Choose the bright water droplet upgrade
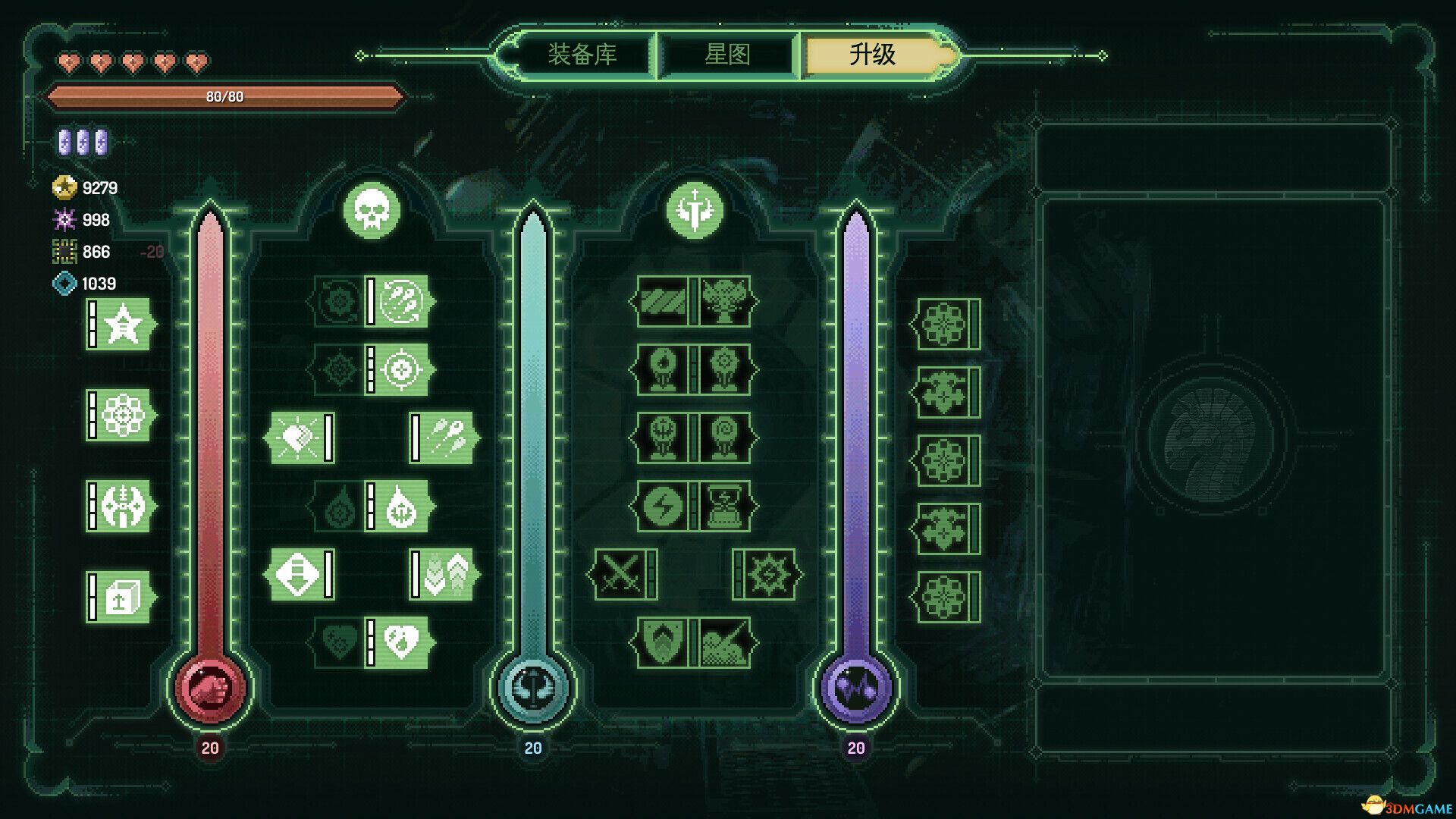 point(400,507)
